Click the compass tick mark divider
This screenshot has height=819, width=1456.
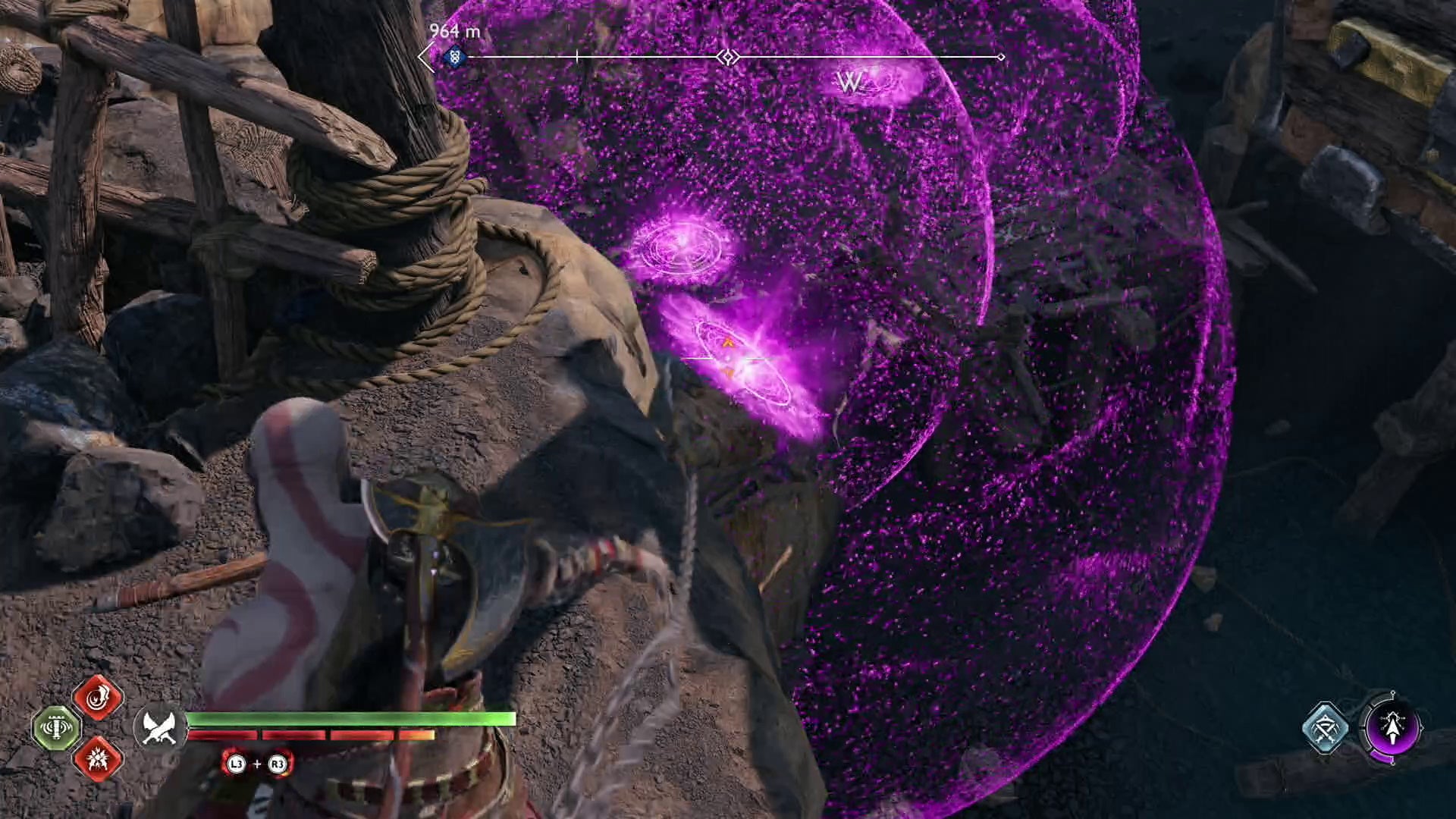point(577,55)
